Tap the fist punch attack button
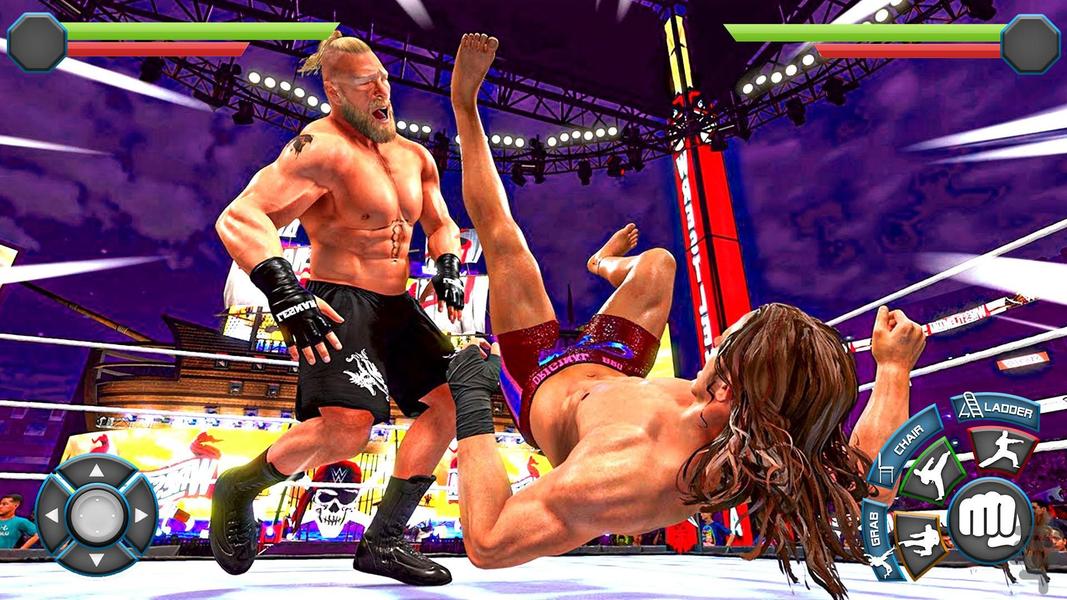 click(x=989, y=520)
